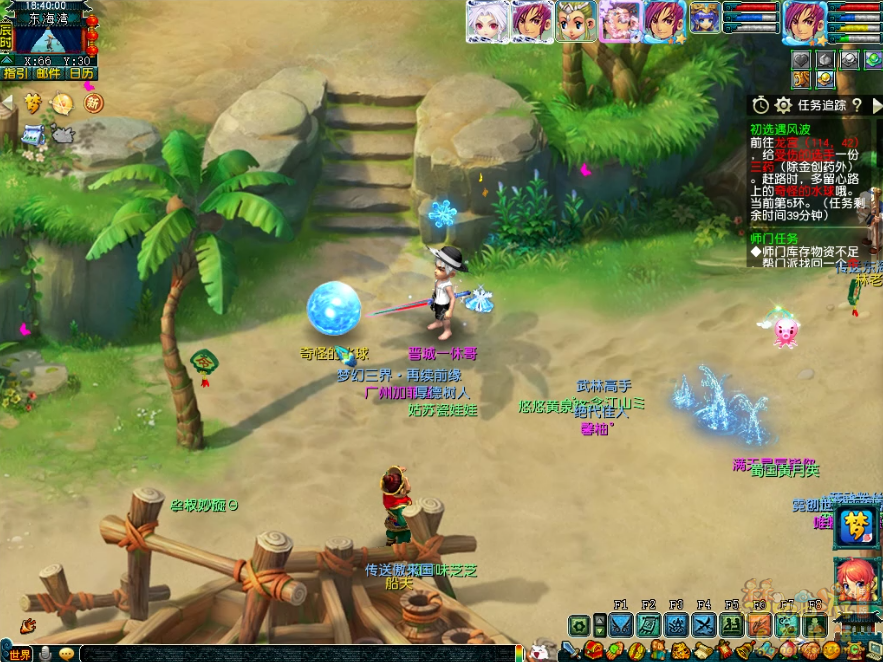883x662 pixels.
Task: Collapse the minimap with the up arrow
Action: tap(6, 60)
